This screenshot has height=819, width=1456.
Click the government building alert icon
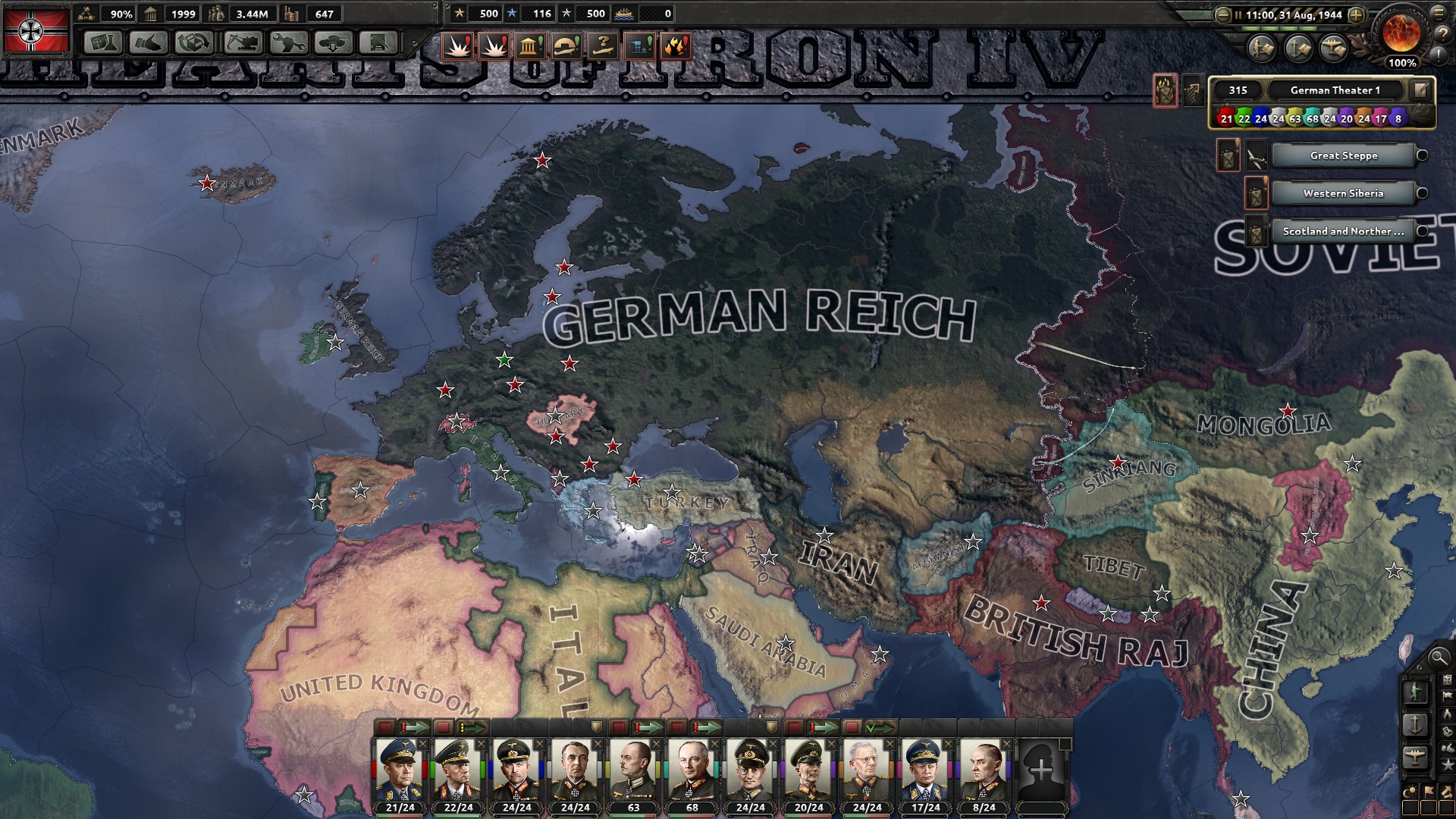tap(529, 46)
